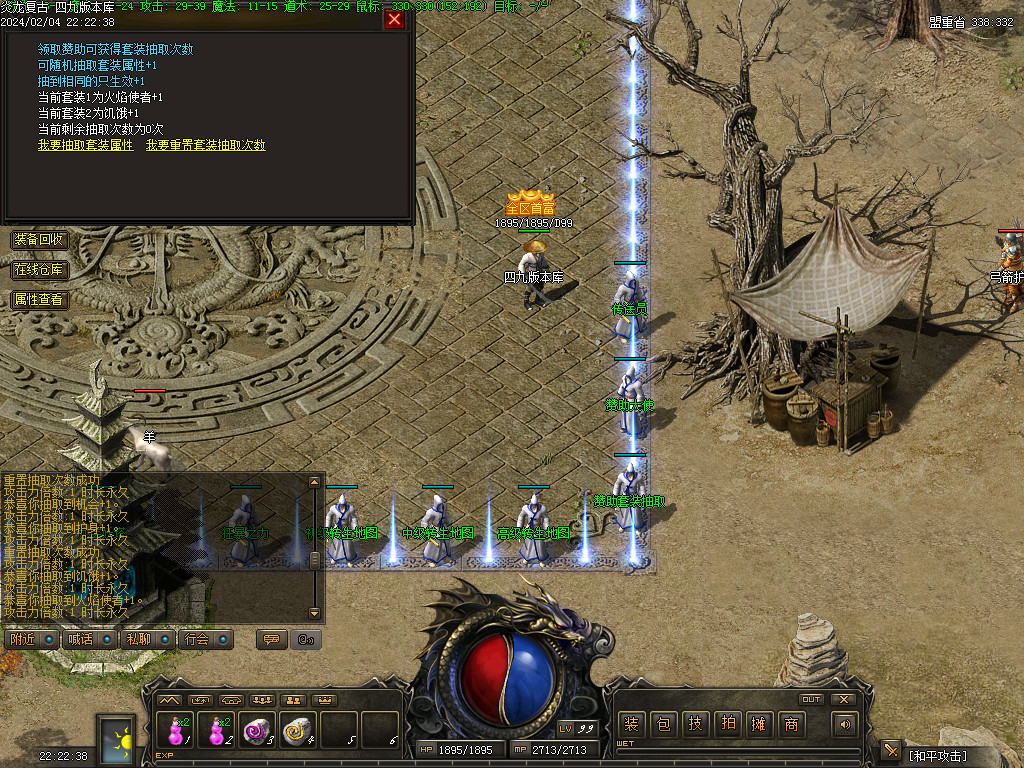
Task: Click the OUT logout button
Action: click(811, 699)
